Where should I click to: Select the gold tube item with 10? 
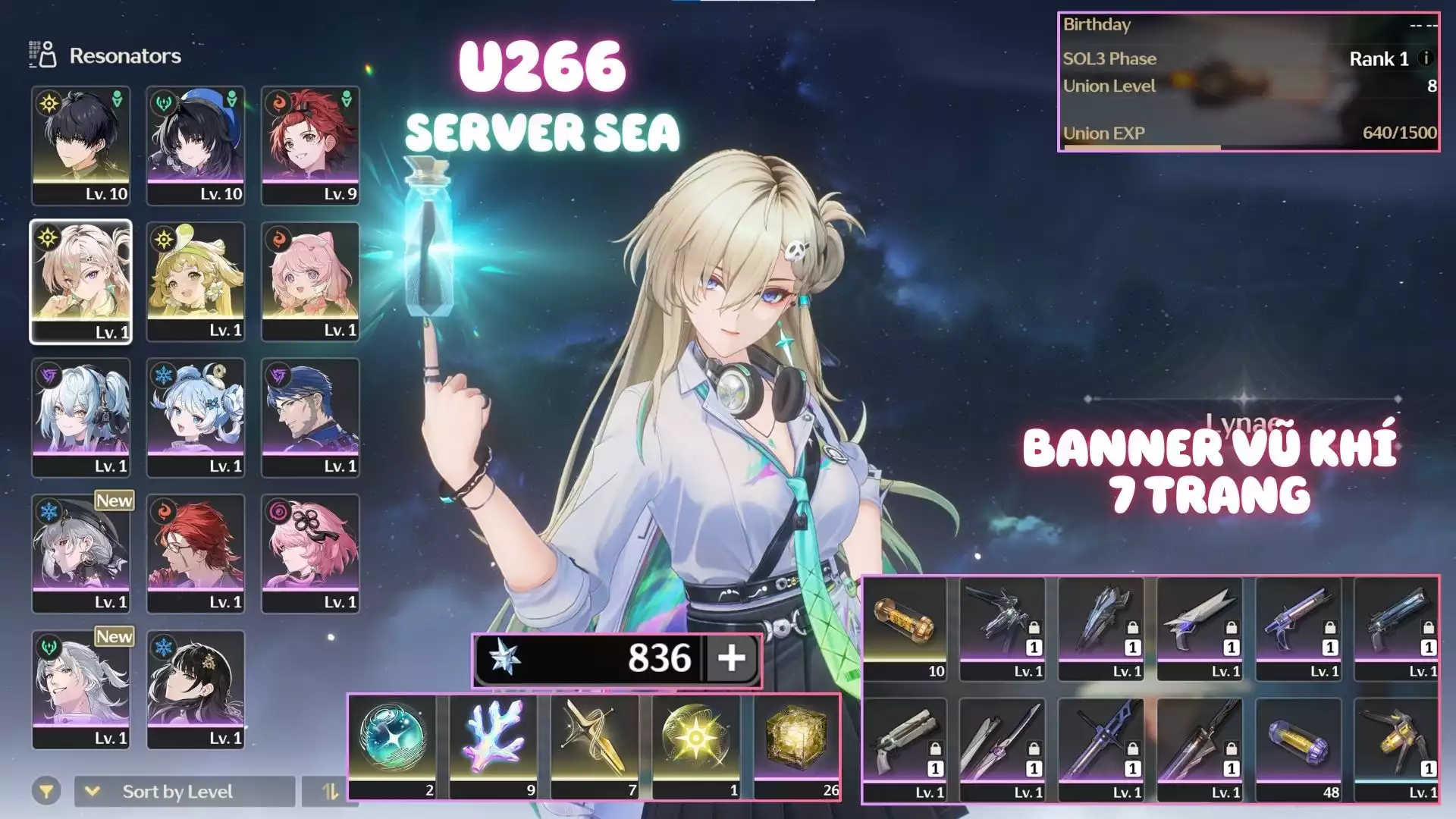pos(905,628)
